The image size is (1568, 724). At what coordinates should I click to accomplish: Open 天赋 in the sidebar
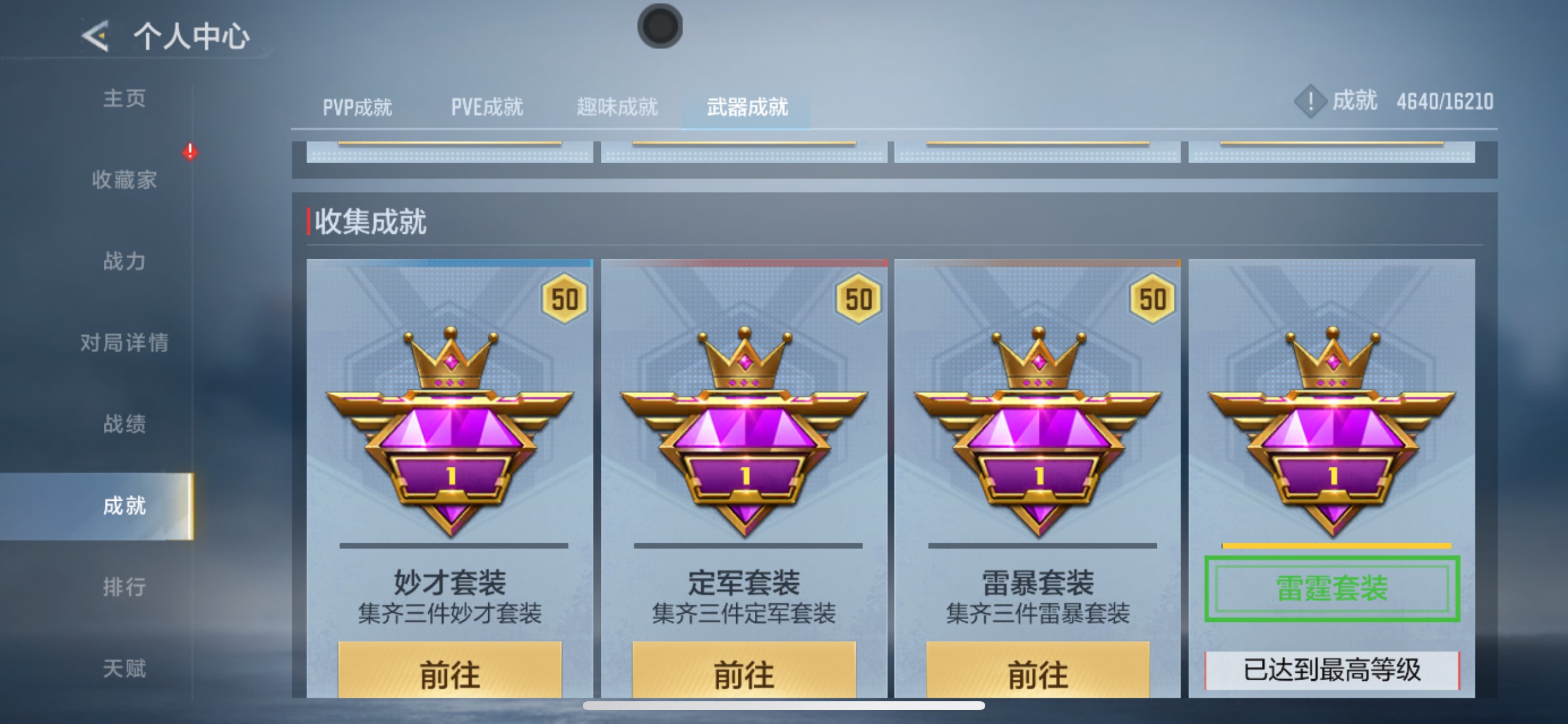tap(125, 667)
